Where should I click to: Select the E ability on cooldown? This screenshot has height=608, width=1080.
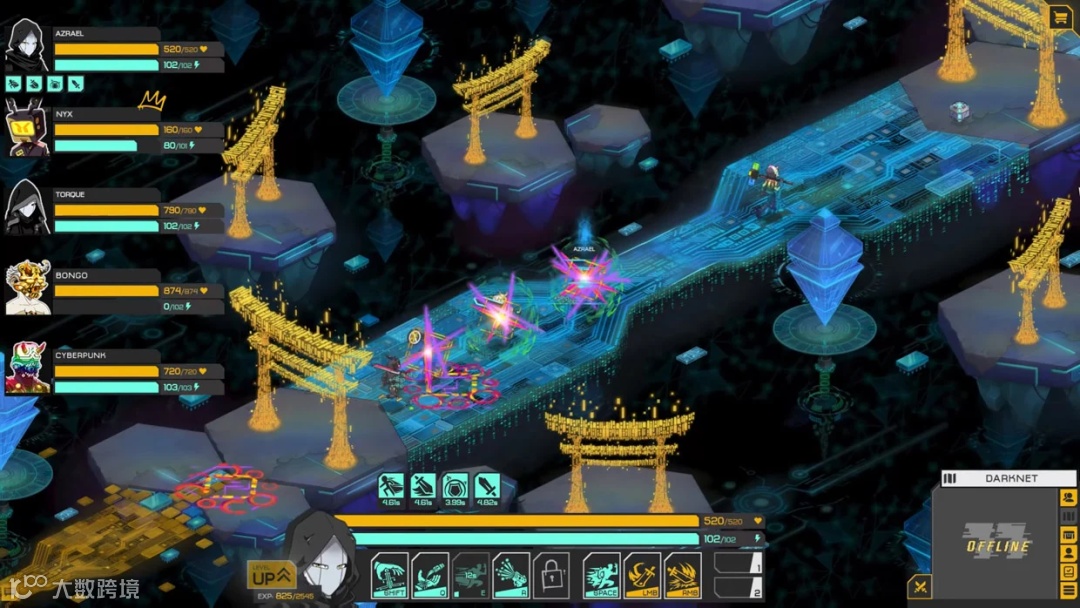pos(471,576)
